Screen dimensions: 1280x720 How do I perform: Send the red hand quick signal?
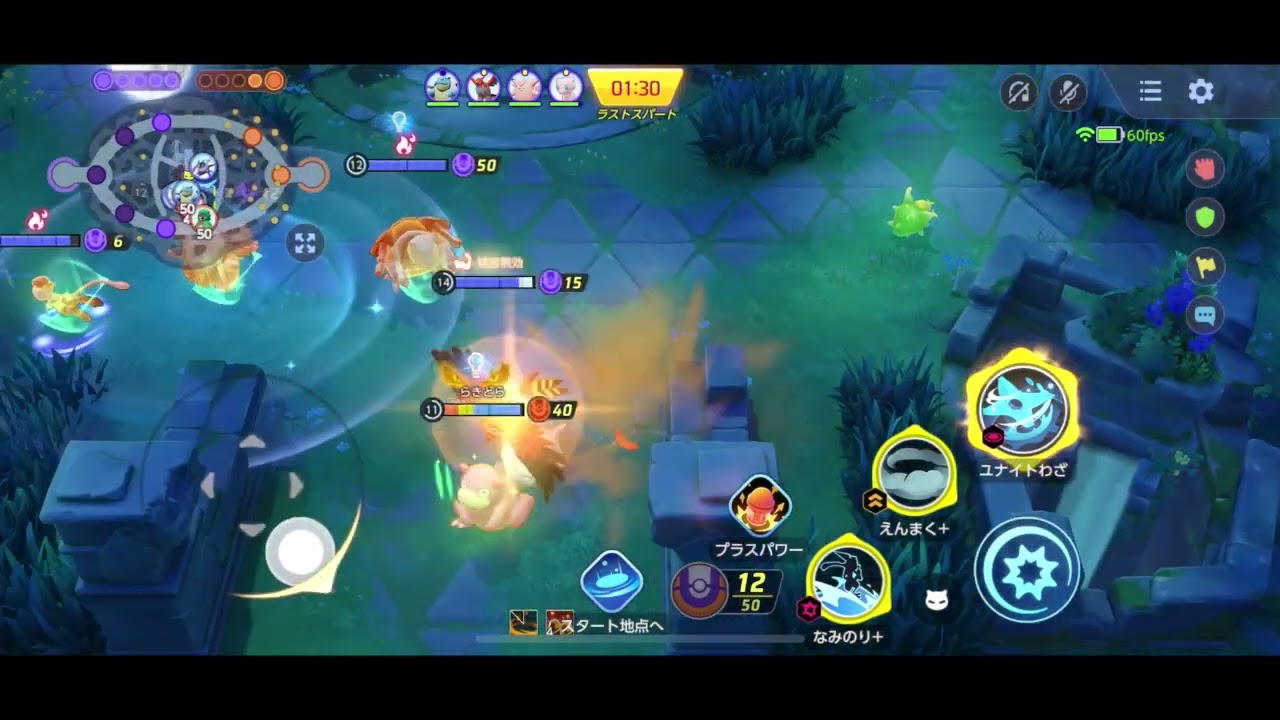(x=1205, y=167)
